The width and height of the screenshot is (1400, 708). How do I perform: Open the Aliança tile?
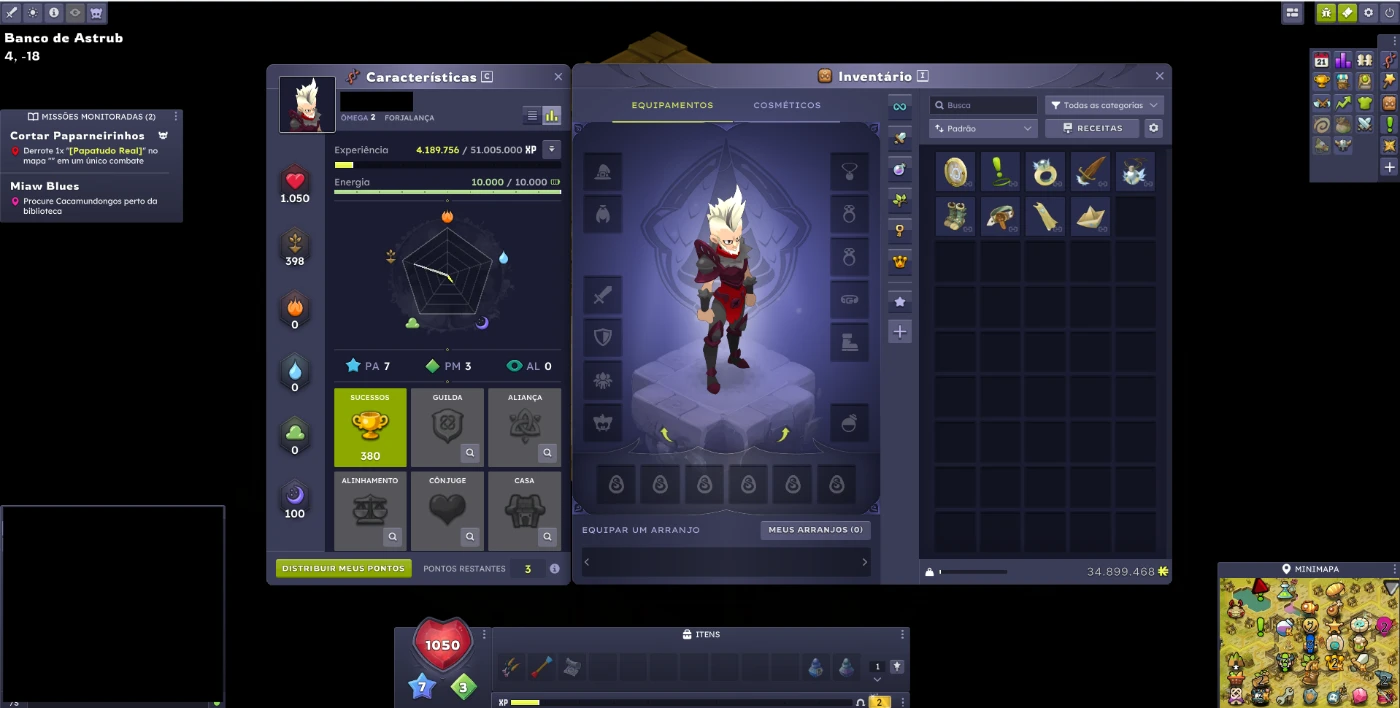click(x=524, y=427)
